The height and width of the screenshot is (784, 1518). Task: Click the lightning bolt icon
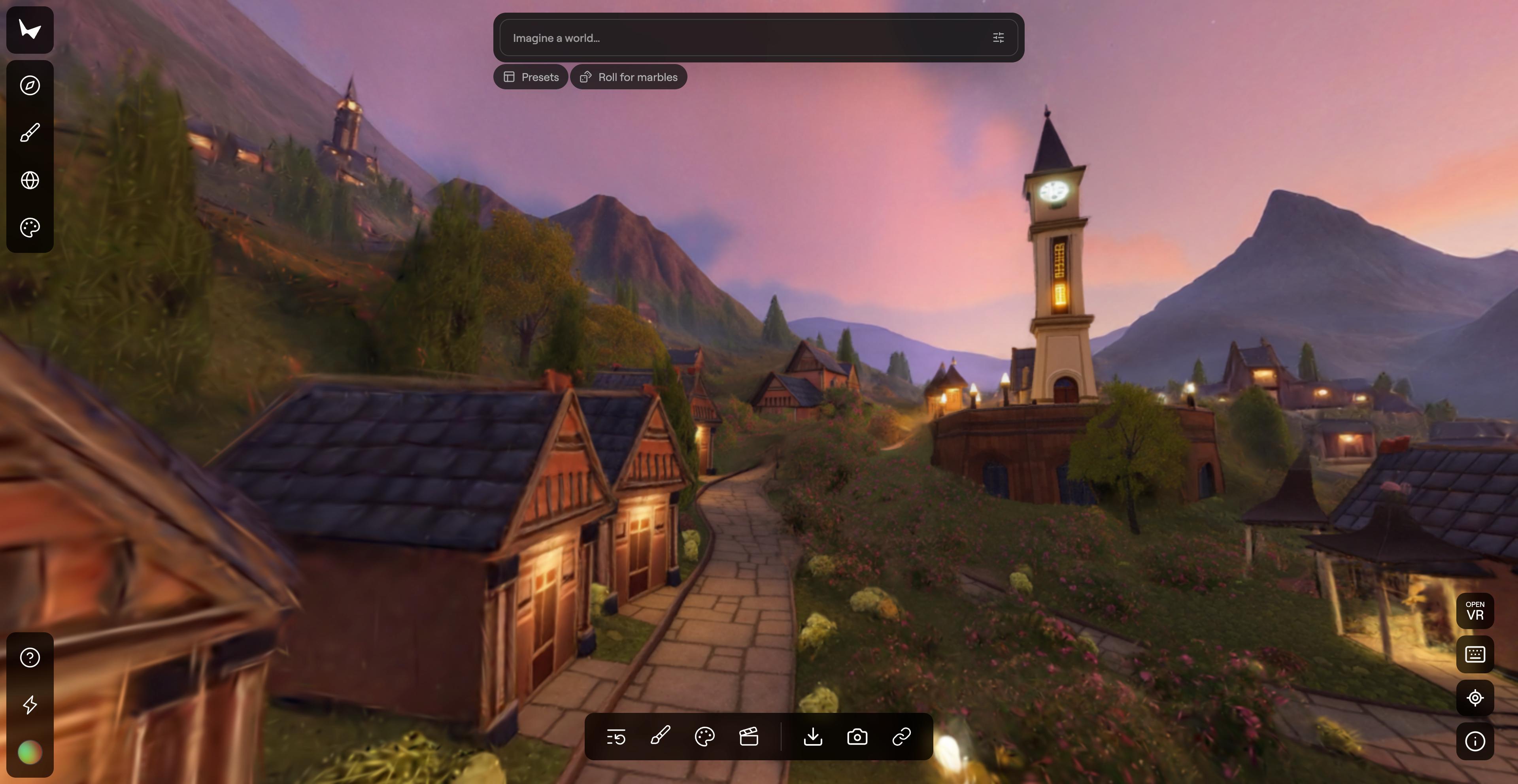point(30,705)
